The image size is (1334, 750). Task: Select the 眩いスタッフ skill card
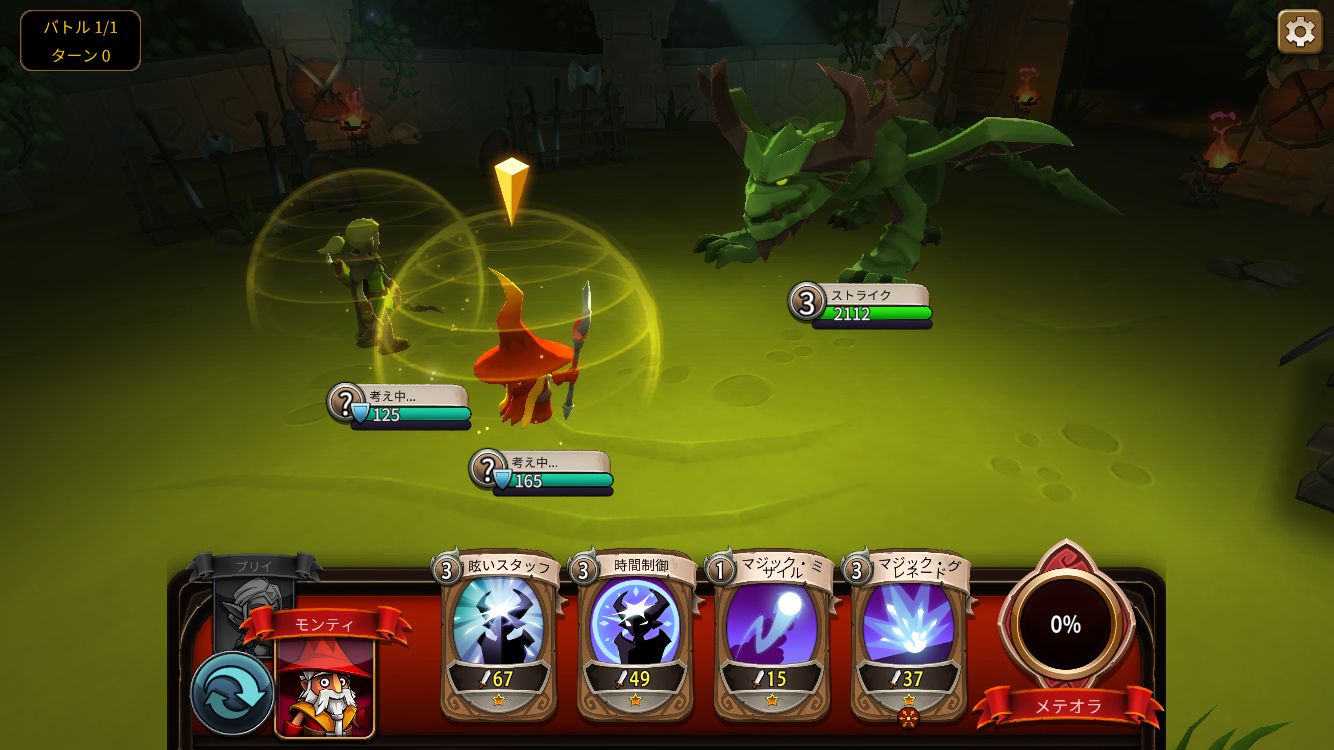coord(498,632)
